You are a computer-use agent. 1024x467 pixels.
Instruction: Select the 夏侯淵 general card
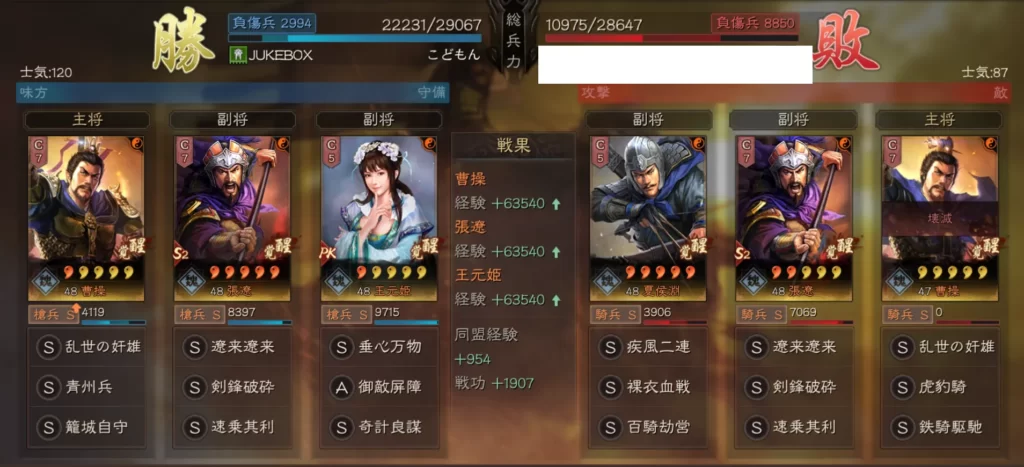(644, 217)
